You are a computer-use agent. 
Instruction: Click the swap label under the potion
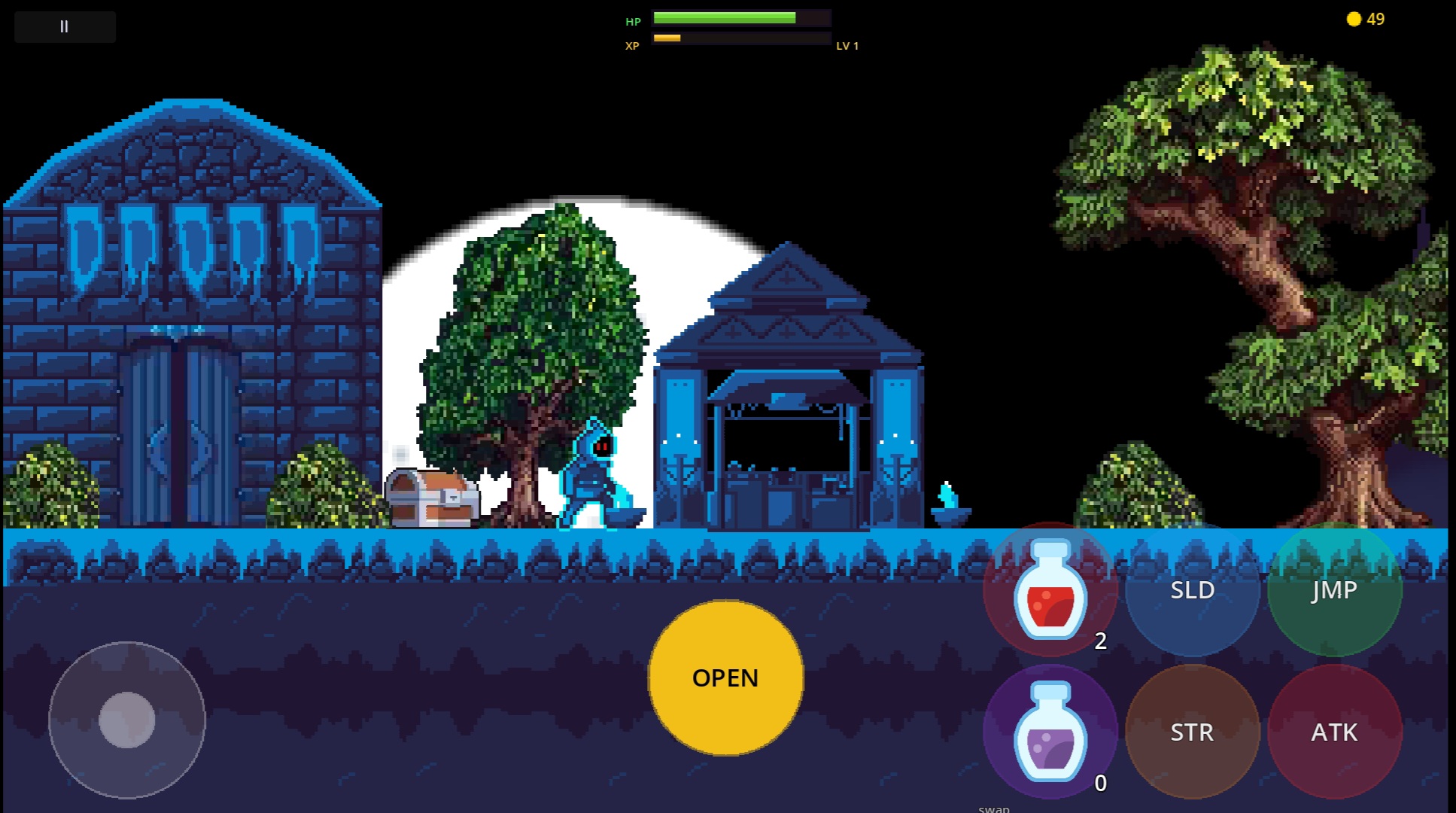click(x=994, y=808)
